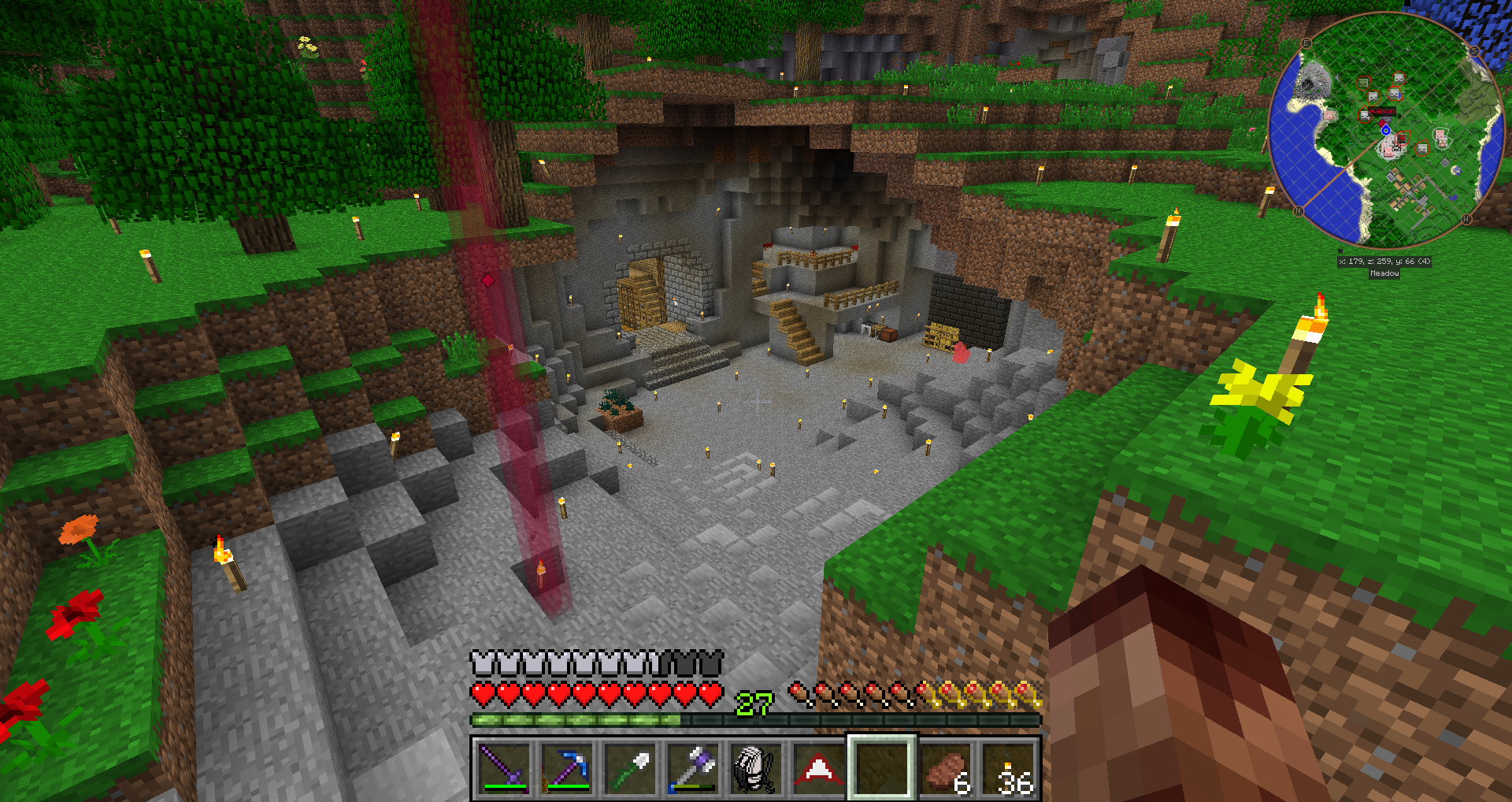Click the "maison" waypoint on the minimap
This screenshot has height=802, width=1512.
click(1381, 112)
